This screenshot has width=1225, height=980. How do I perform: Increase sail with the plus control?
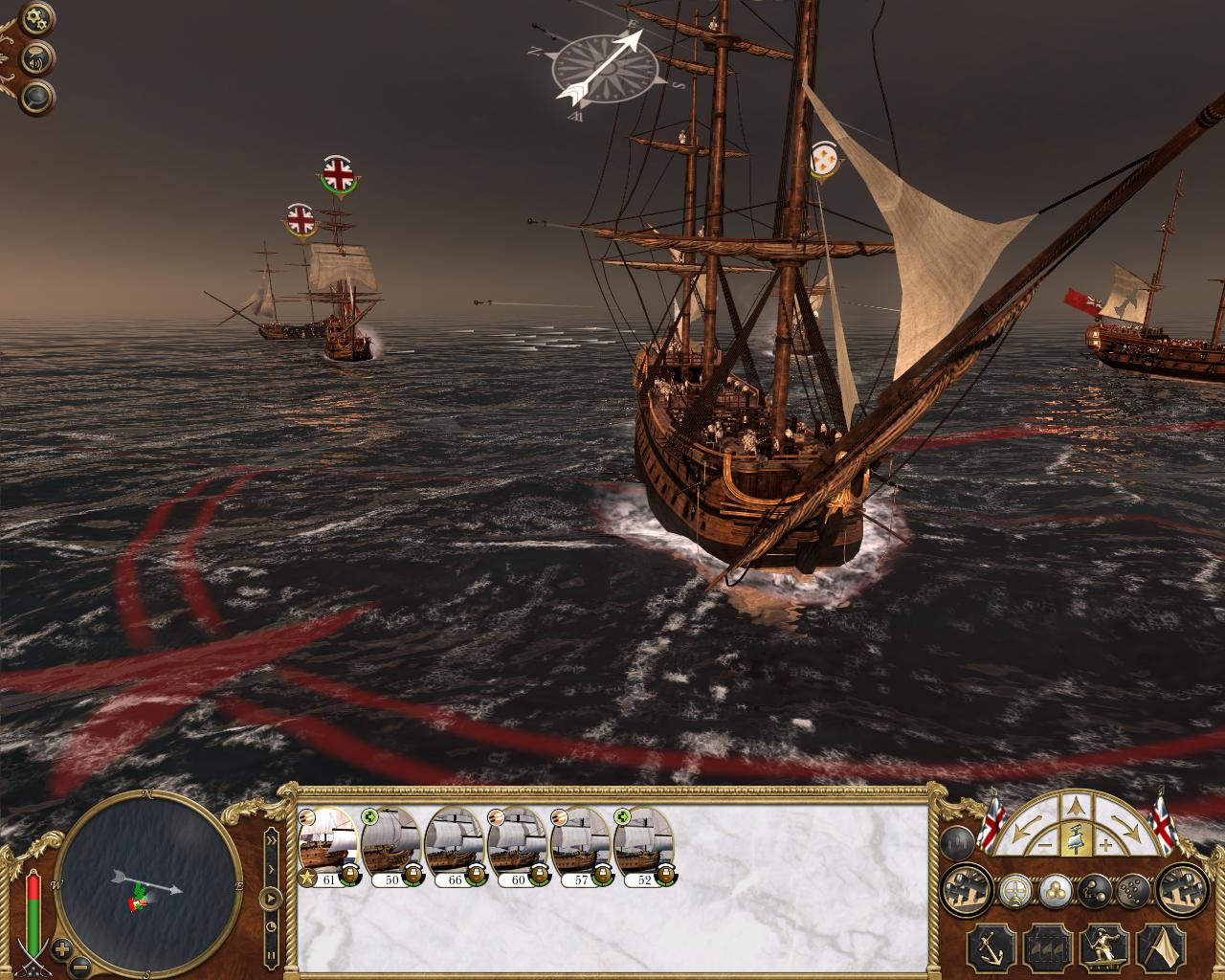click(x=1105, y=846)
